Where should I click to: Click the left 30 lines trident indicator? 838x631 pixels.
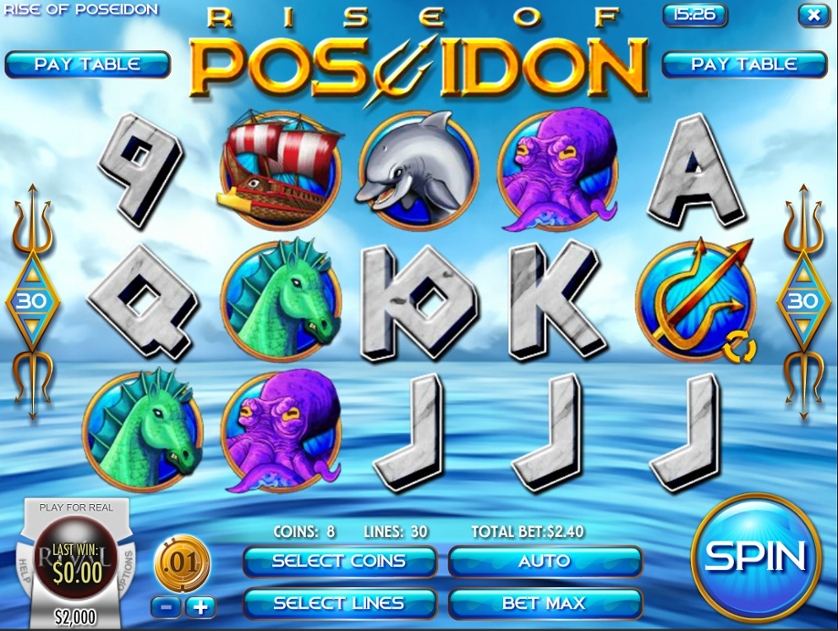pyautogui.click(x=30, y=300)
